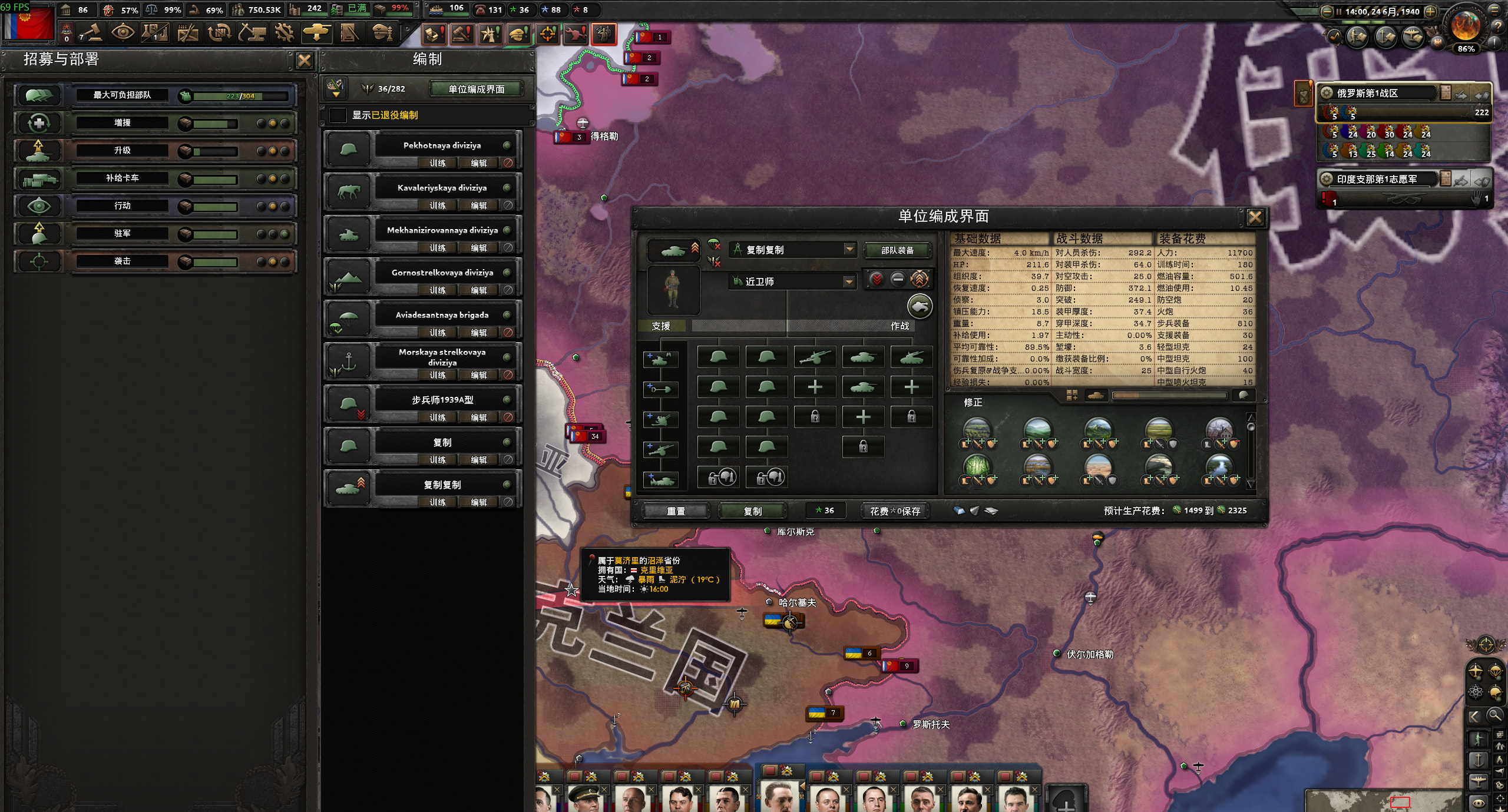This screenshot has height=812, width=1508.
Task: Close the 单位编成界面 division designer window
Action: [x=1255, y=217]
